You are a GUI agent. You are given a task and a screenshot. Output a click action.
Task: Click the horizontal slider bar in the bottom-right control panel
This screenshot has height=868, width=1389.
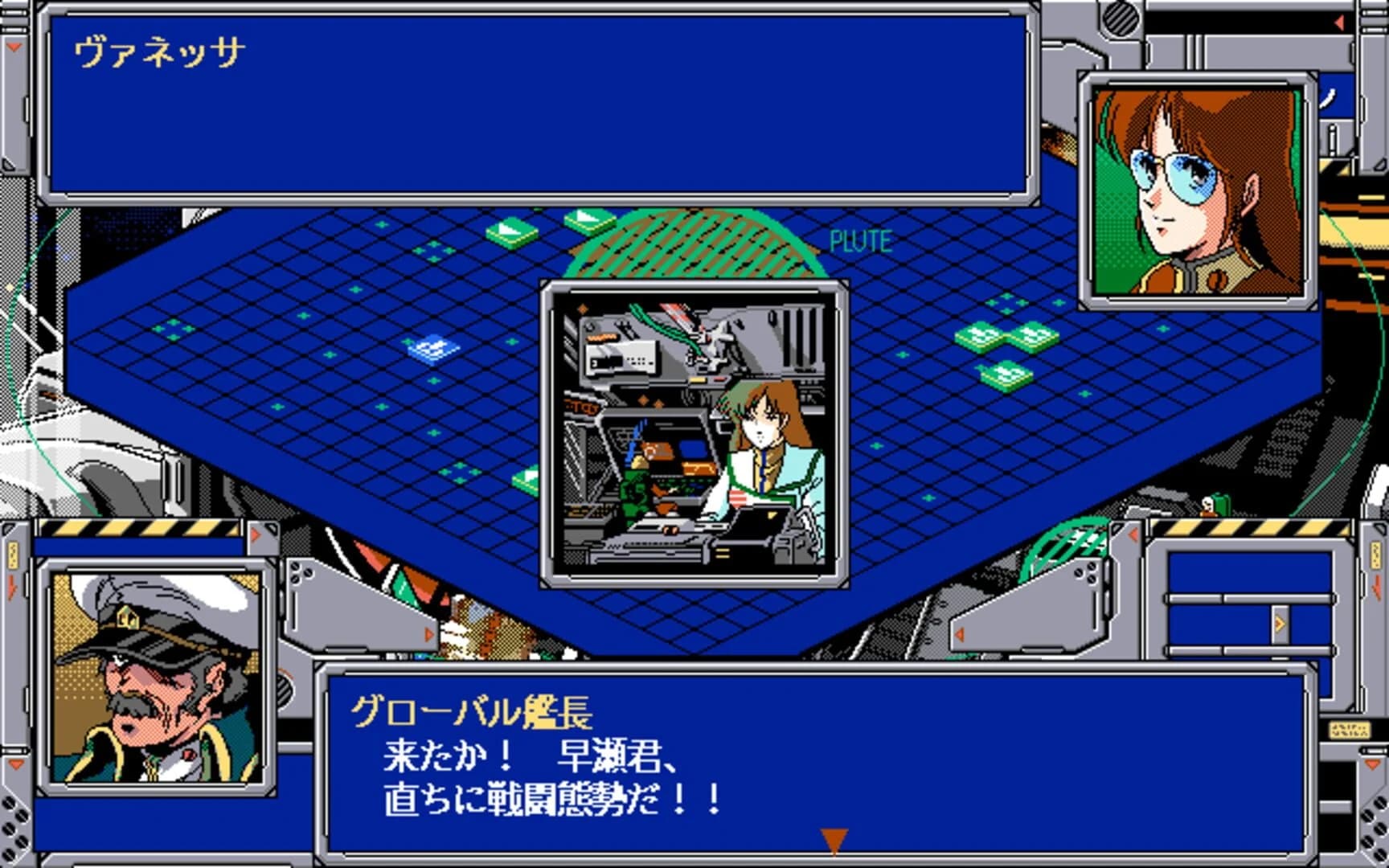click(1246, 596)
